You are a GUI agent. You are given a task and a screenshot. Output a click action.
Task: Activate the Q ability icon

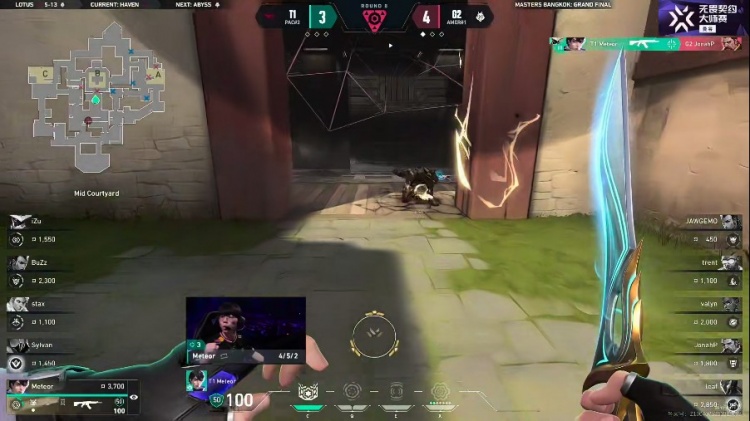coord(351,392)
